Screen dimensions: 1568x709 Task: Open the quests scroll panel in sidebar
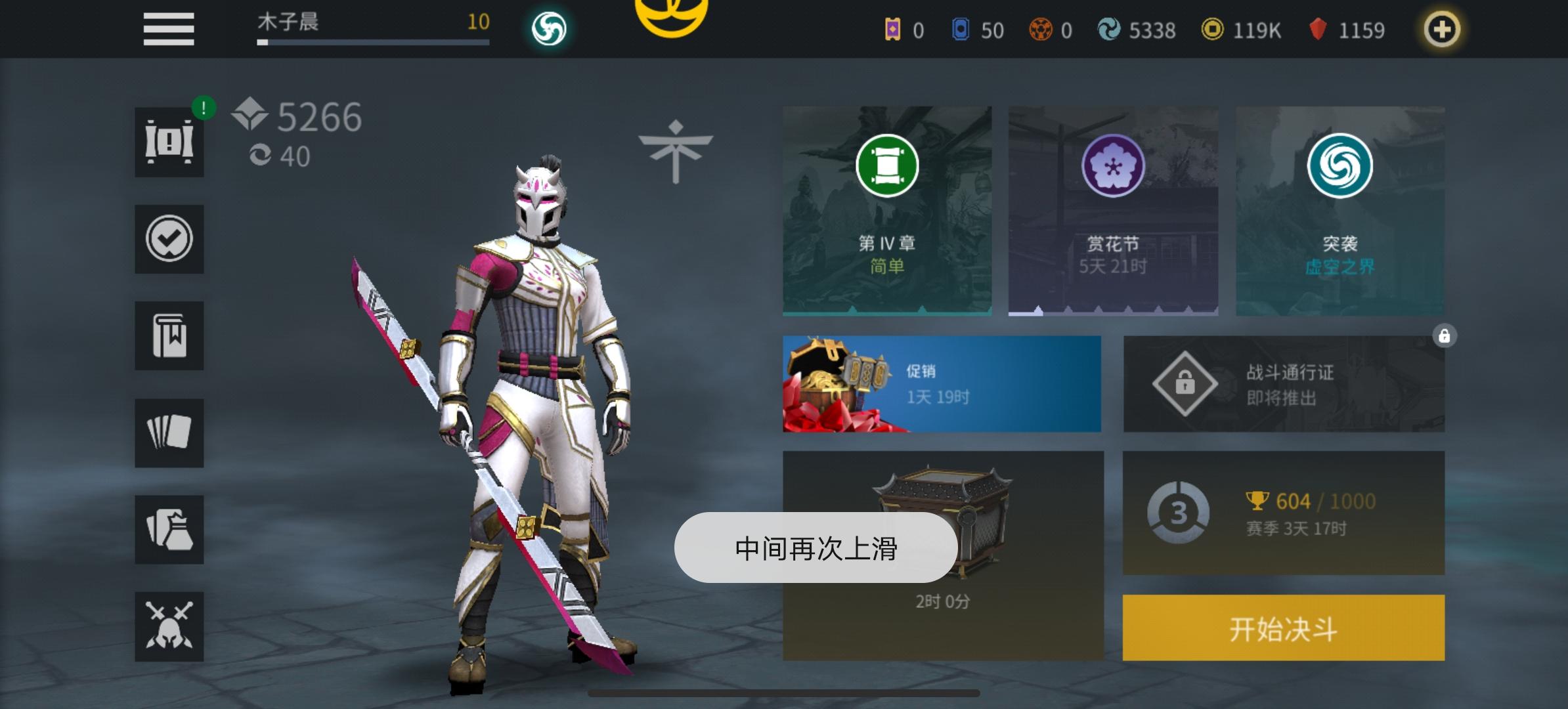pos(169,142)
